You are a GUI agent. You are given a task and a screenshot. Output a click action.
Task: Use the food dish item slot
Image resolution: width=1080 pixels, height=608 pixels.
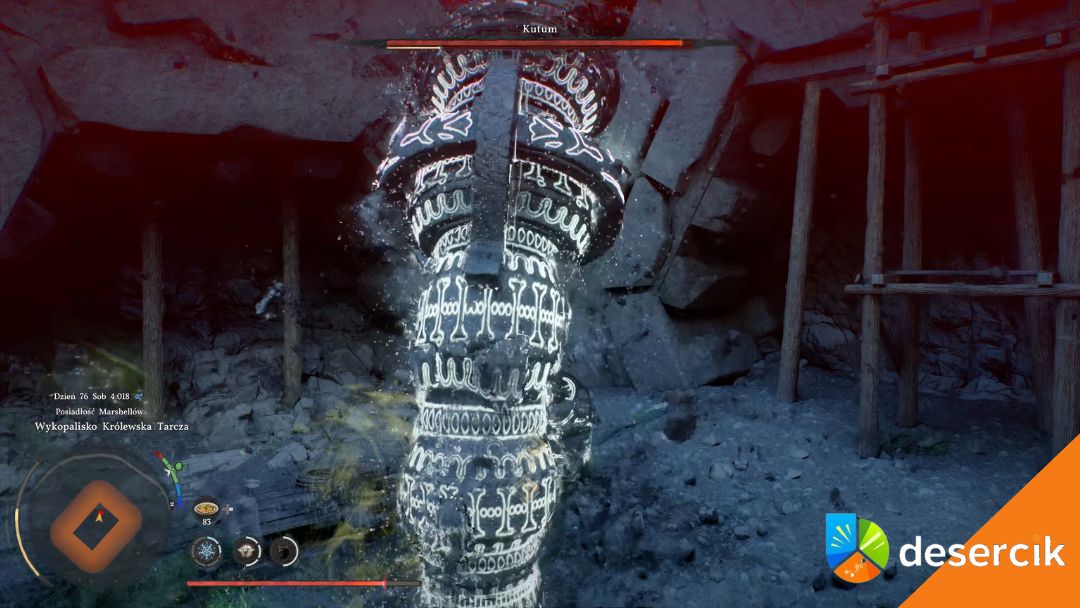coord(207,507)
